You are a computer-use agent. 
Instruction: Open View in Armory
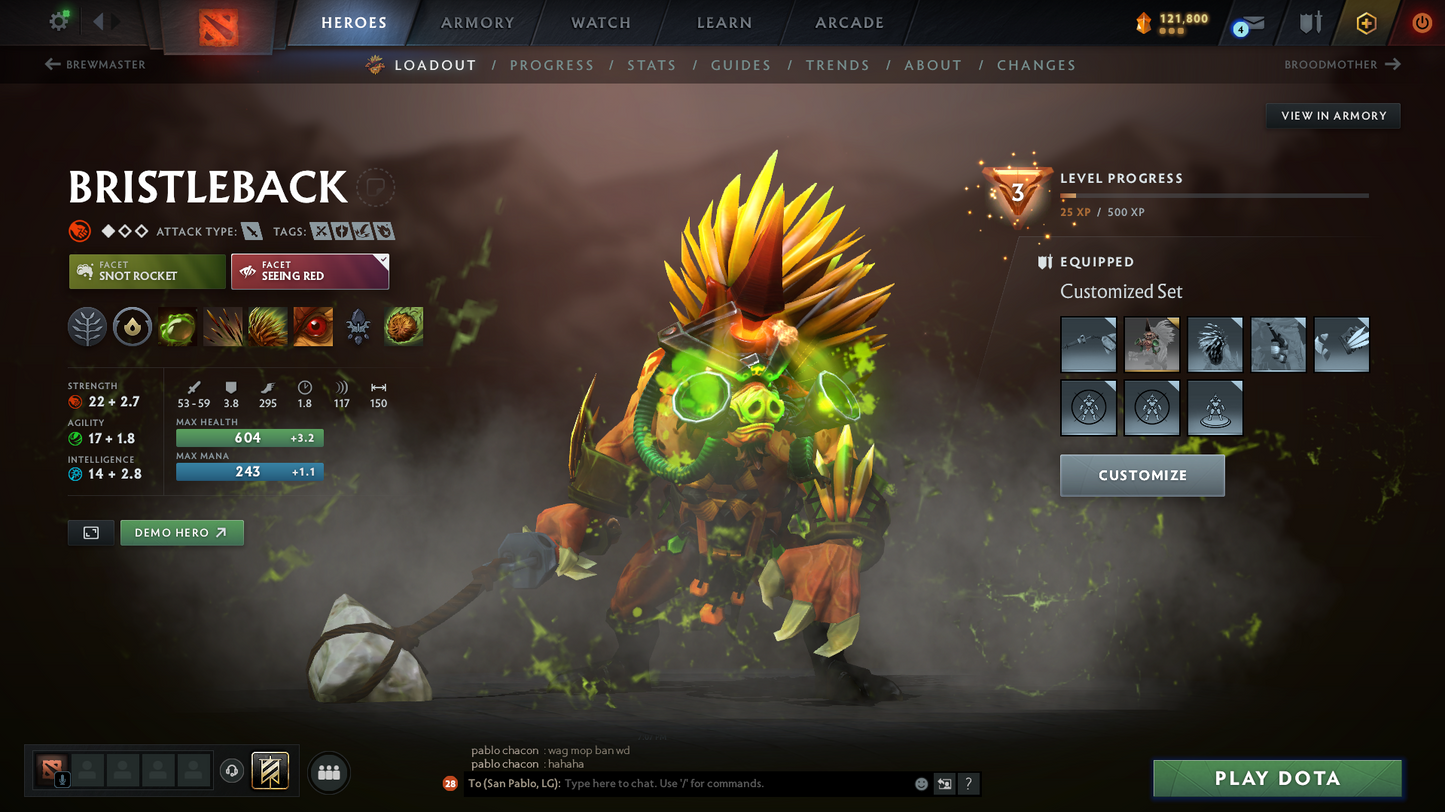[x=1333, y=116]
